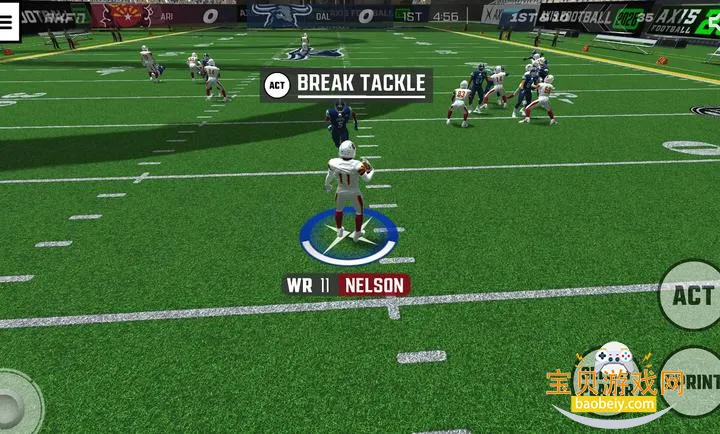
Task: Open the hamburger menu
Action: point(8,23)
